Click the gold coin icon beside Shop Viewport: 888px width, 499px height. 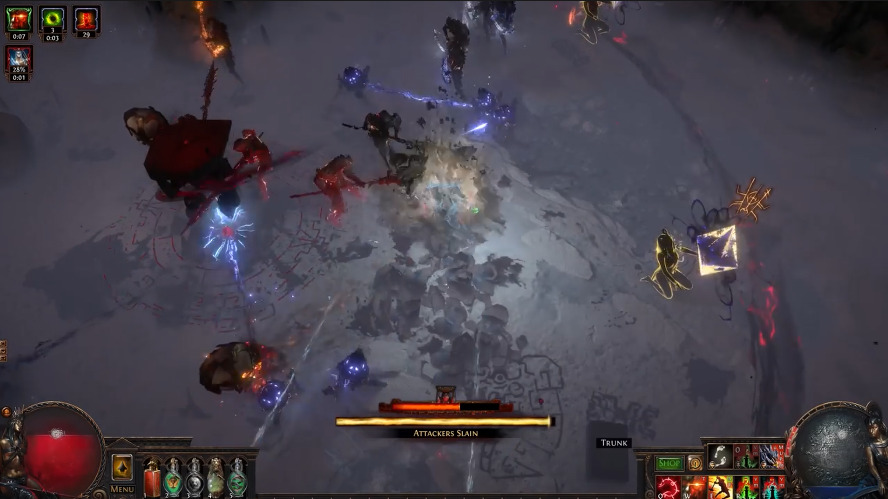point(694,463)
